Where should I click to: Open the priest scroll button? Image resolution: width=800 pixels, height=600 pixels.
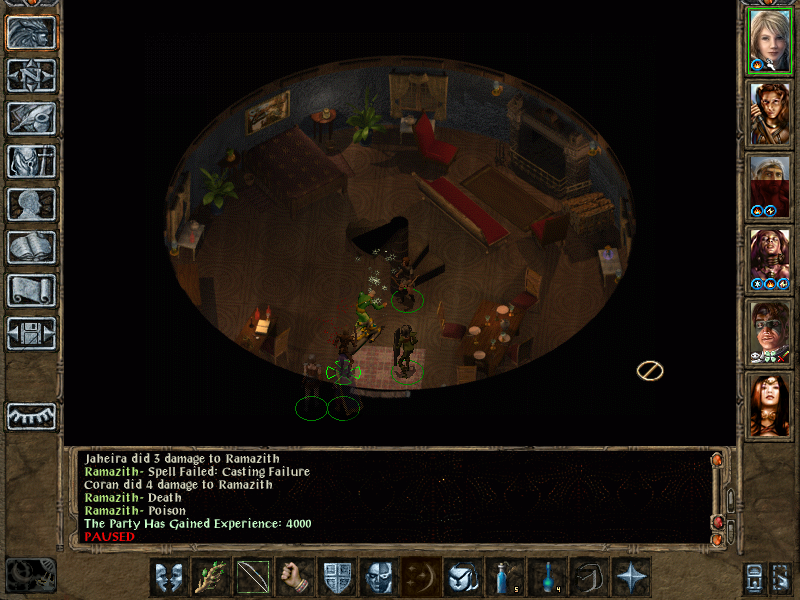[32, 290]
